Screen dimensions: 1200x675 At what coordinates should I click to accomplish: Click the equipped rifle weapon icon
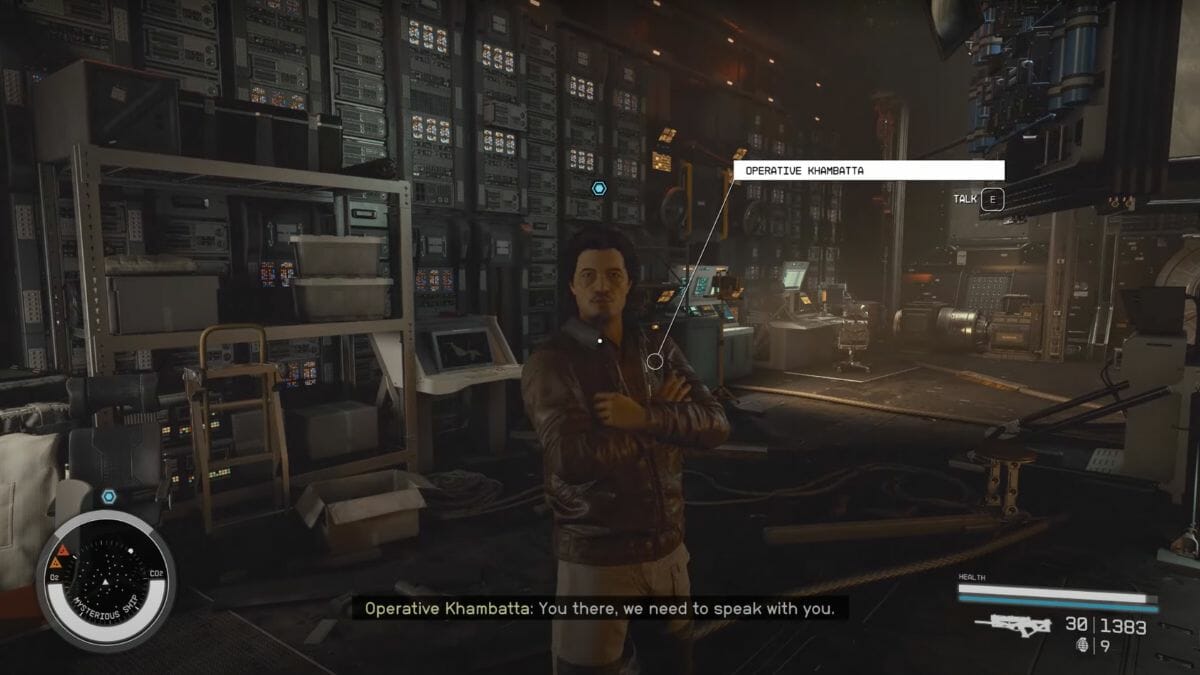coord(1012,626)
